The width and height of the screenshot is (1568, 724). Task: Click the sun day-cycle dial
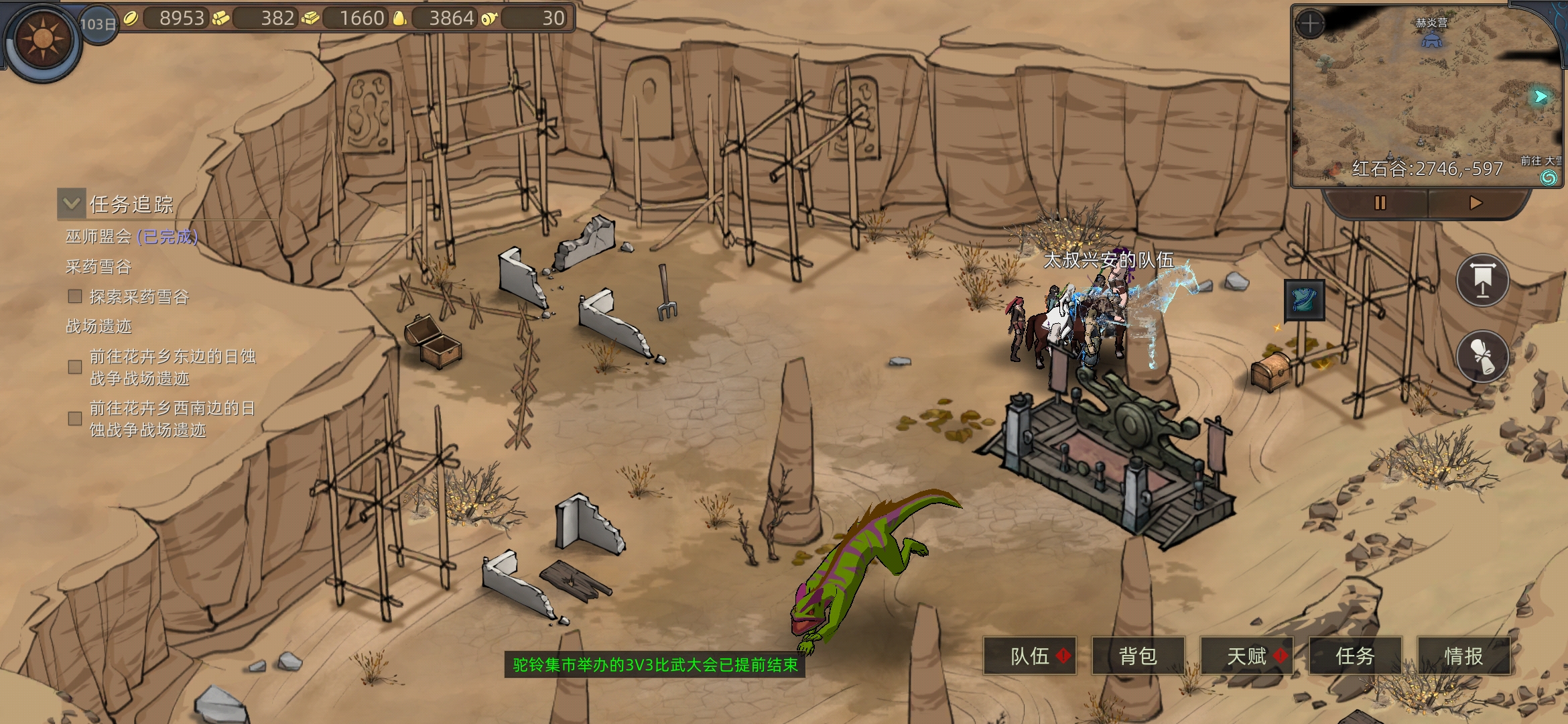point(43,39)
